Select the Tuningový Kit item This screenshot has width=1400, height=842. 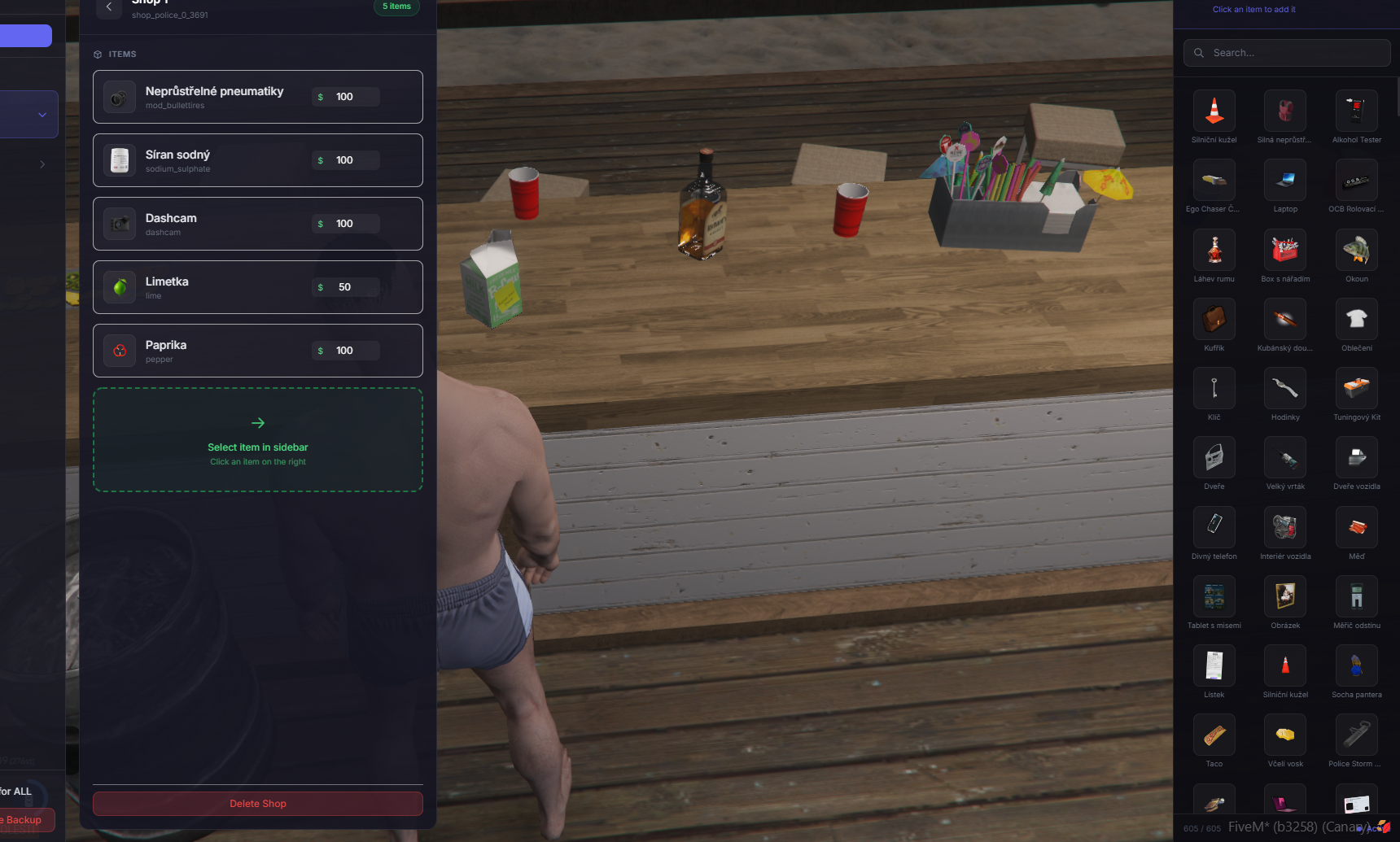click(x=1356, y=389)
